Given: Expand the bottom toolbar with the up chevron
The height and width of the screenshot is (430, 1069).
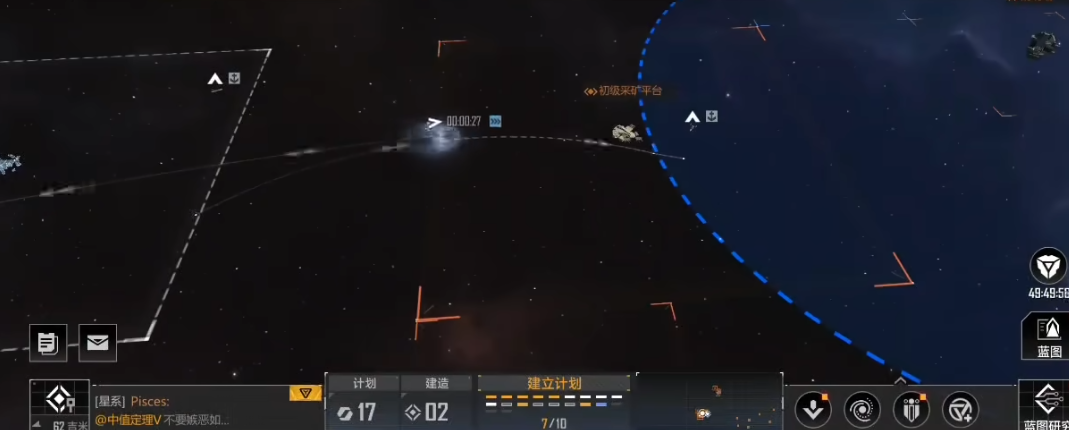Looking at the screenshot, I should pyautogui.click(x=900, y=380).
